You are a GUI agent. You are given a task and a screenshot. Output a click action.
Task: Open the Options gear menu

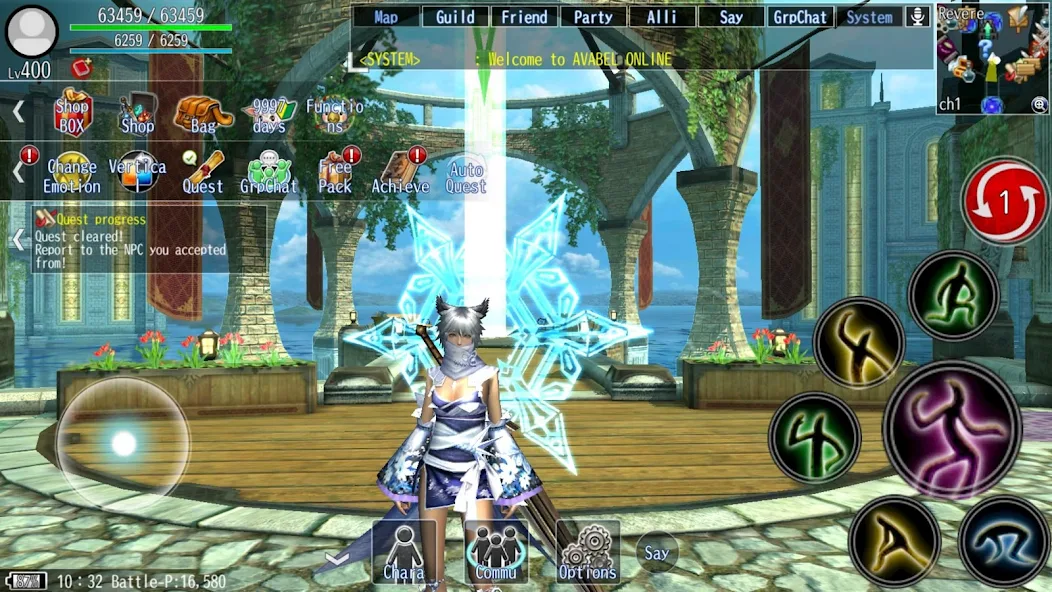coord(587,552)
